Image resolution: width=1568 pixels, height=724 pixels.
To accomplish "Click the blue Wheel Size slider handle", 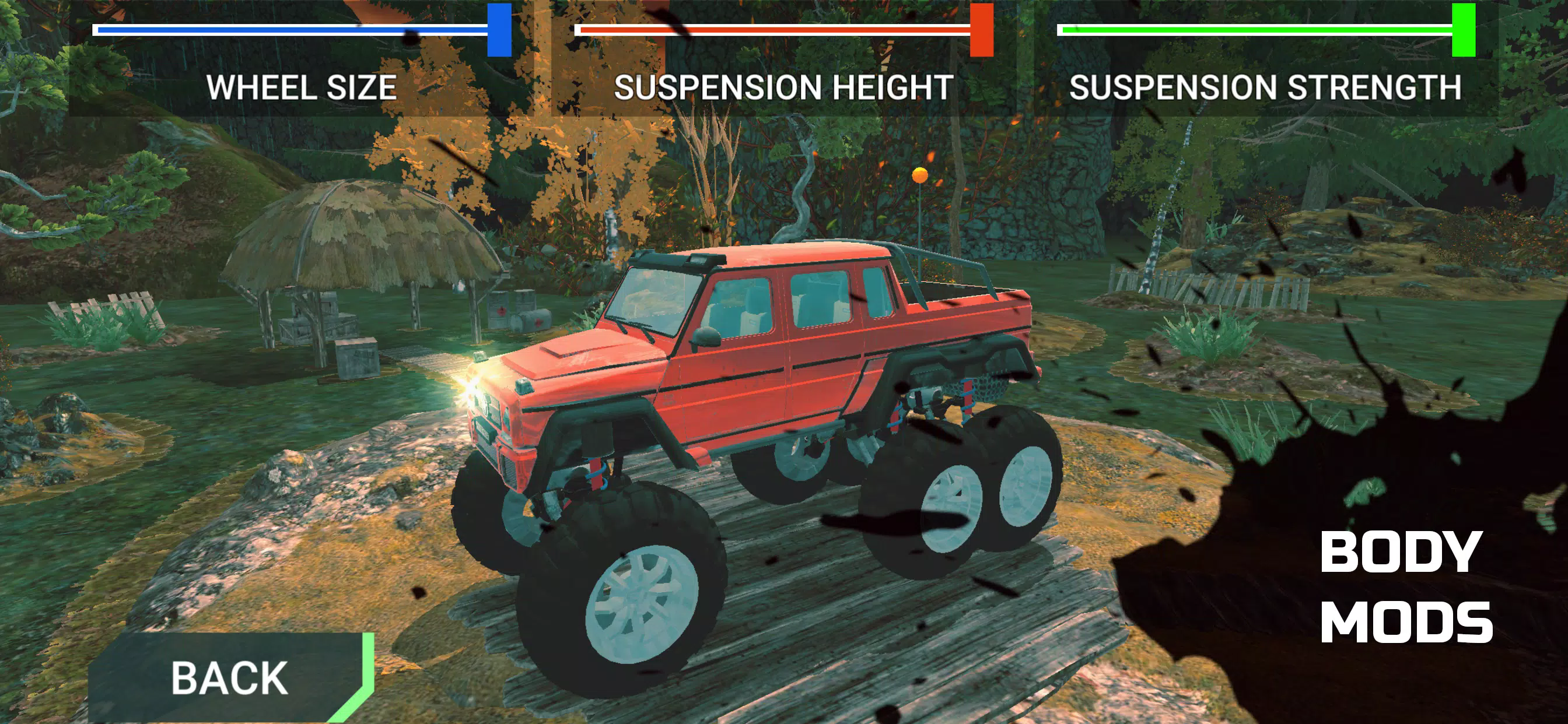I will (499, 30).
